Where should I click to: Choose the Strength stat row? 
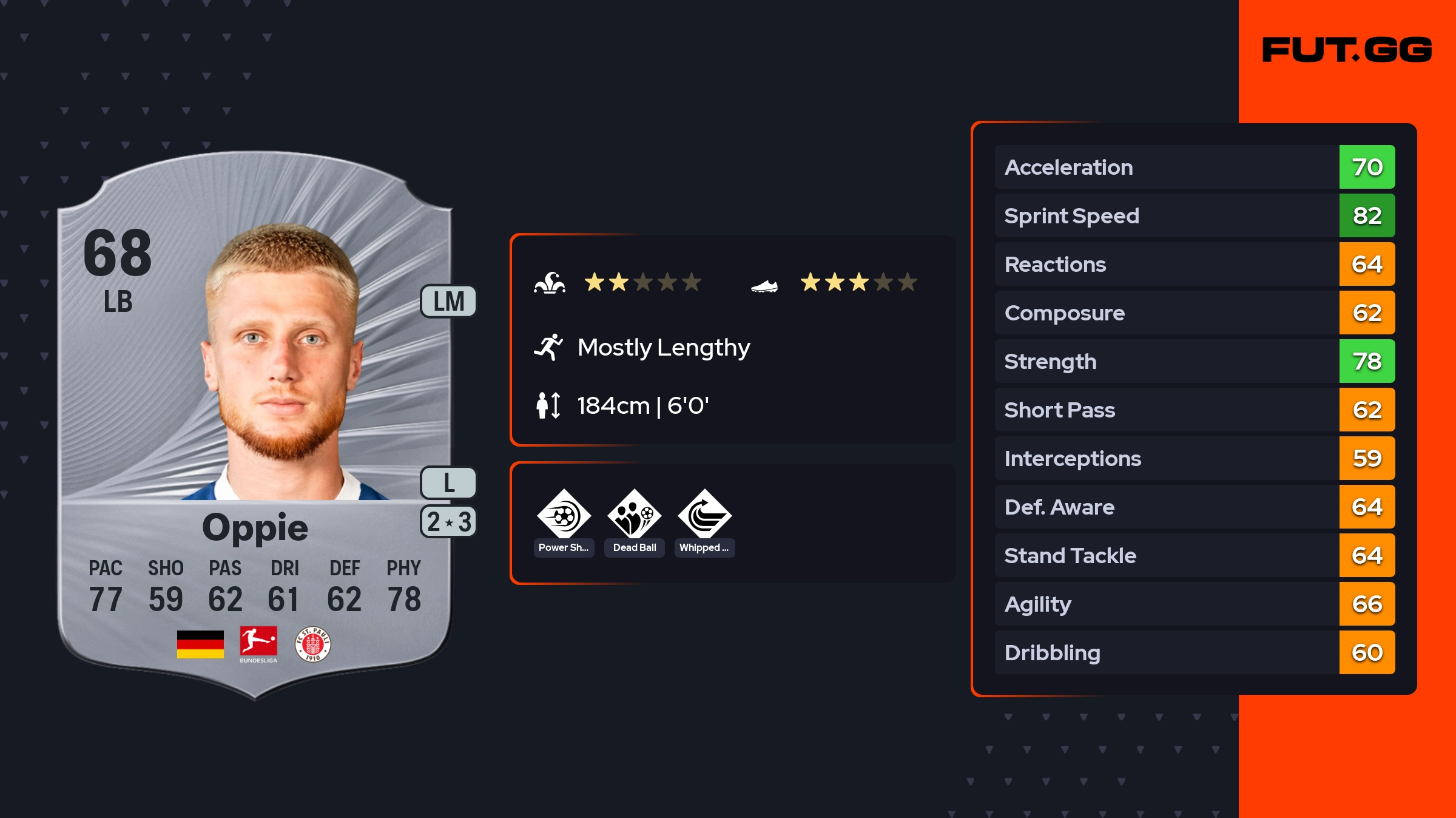(1194, 362)
